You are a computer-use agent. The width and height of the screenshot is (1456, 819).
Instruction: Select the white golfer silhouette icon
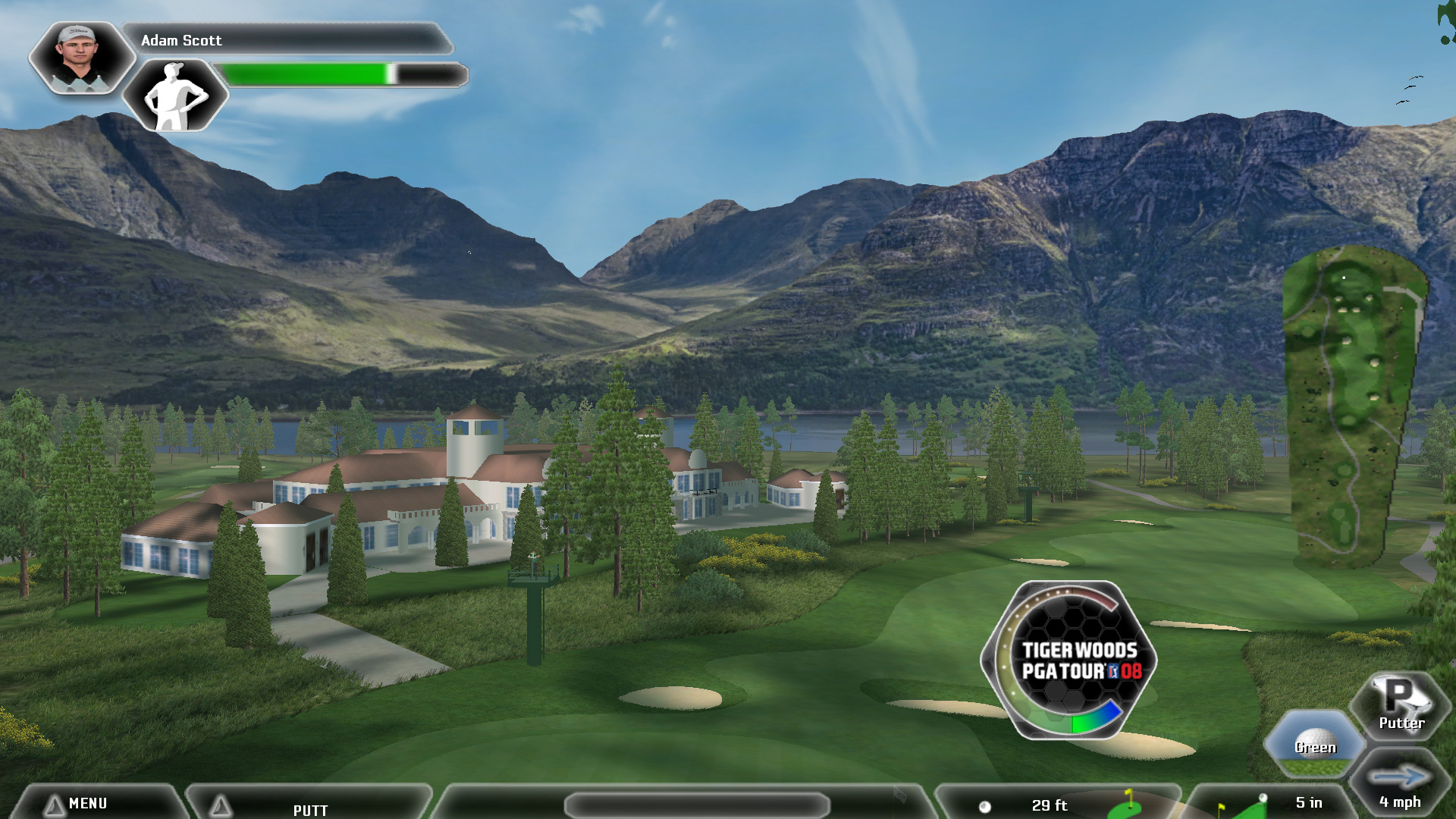[175, 96]
